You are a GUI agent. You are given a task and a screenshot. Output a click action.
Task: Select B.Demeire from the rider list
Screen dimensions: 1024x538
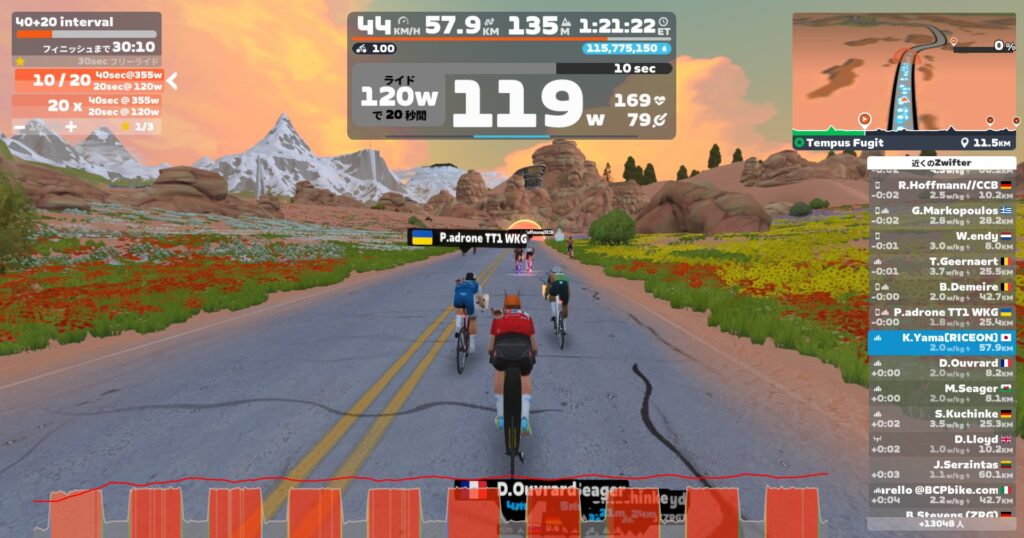(x=941, y=291)
